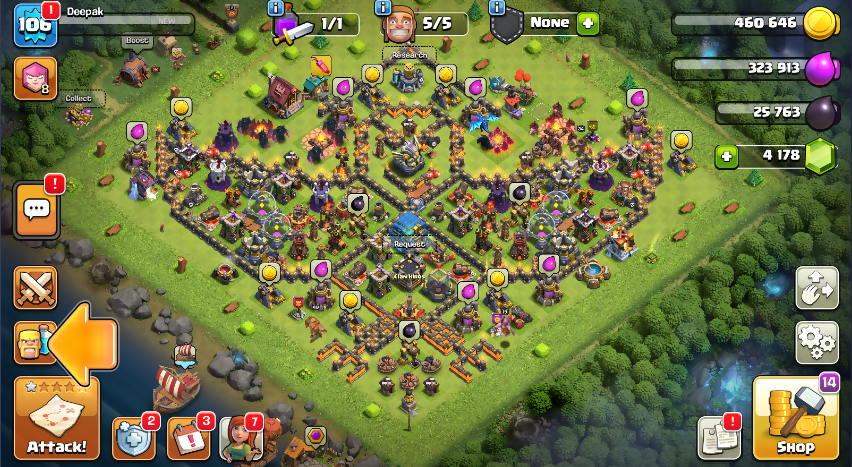Tap the Attack! button
The image size is (852, 467).
point(56,419)
